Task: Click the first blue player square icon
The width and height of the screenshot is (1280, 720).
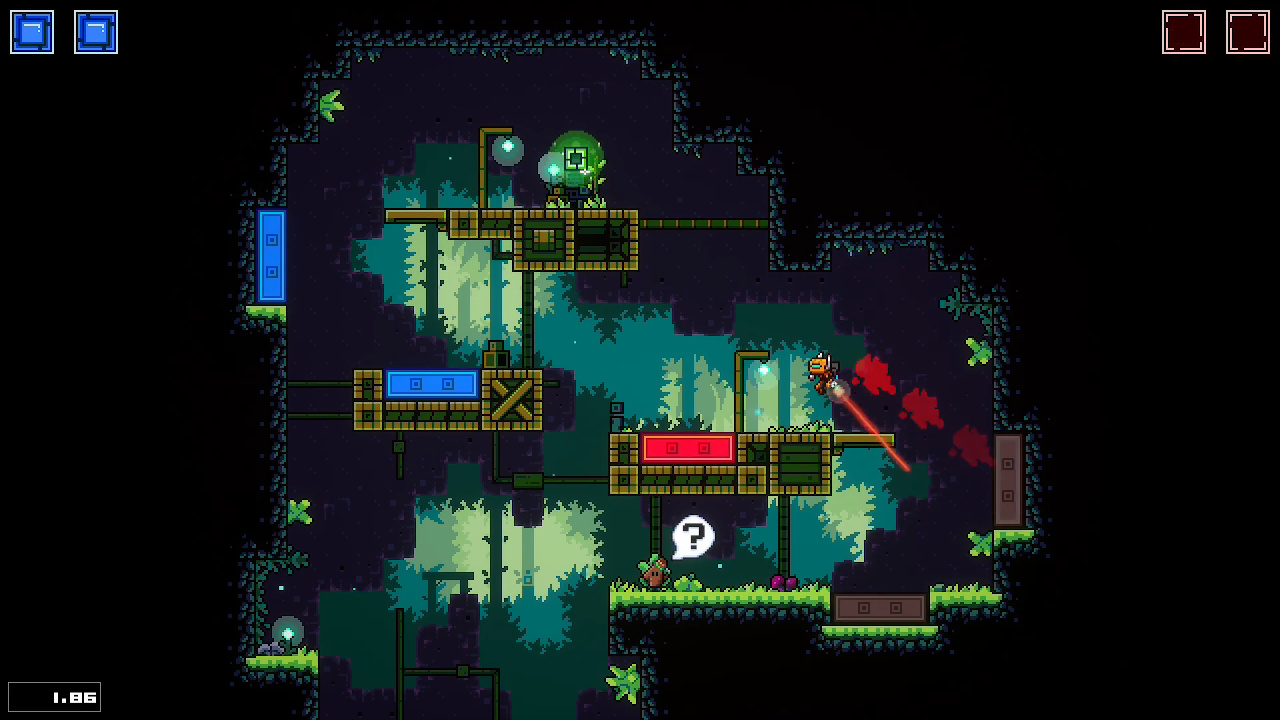Action: [31, 31]
